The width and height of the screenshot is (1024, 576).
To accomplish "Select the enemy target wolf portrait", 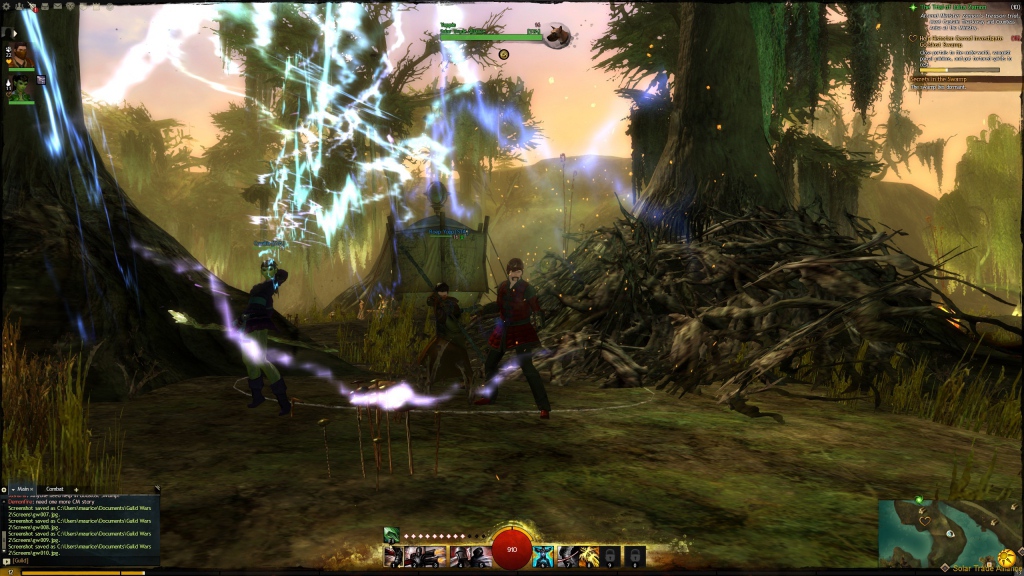I will point(558,36).
